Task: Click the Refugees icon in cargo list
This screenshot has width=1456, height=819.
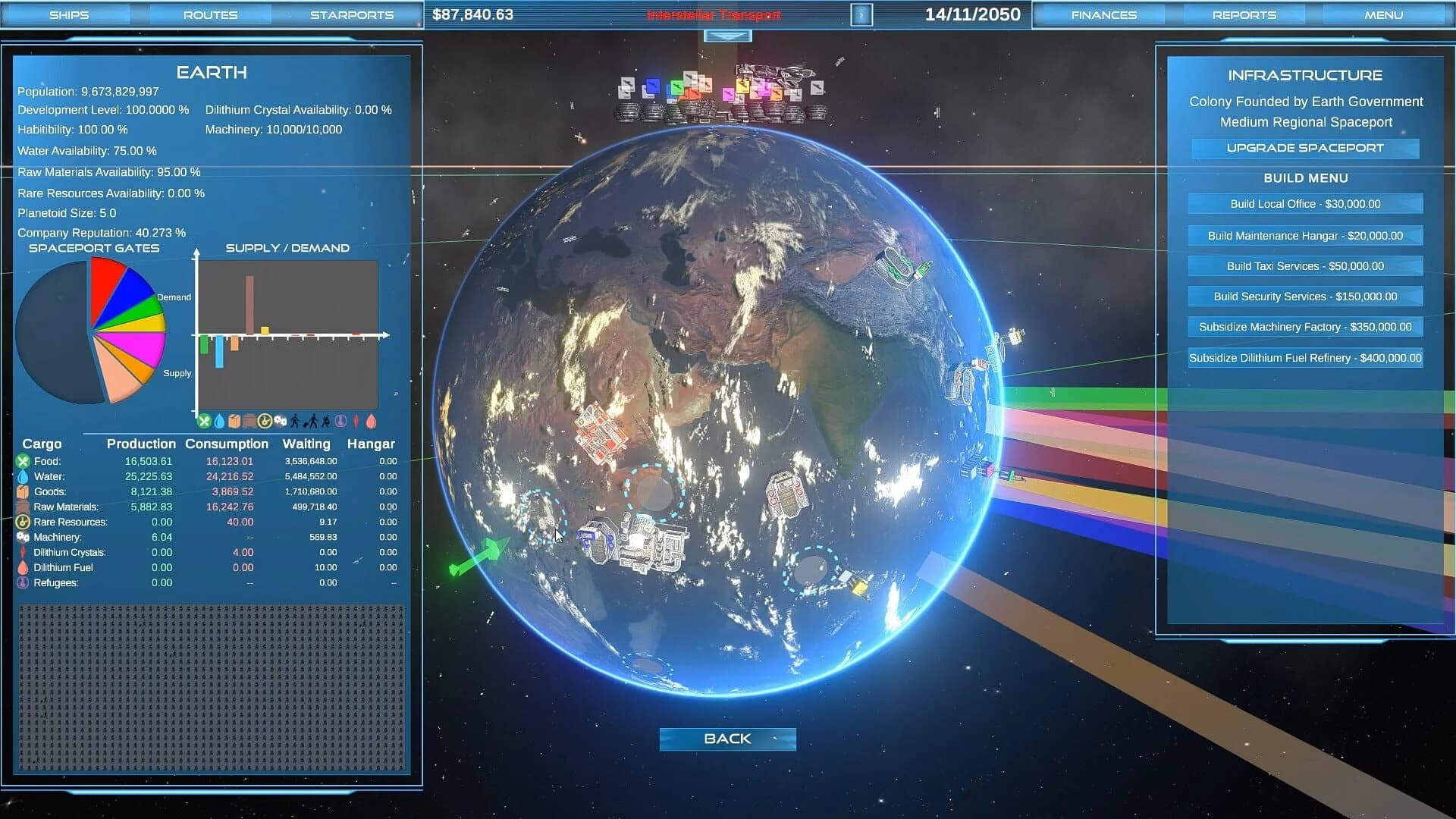Action: (x=21, y=582)
